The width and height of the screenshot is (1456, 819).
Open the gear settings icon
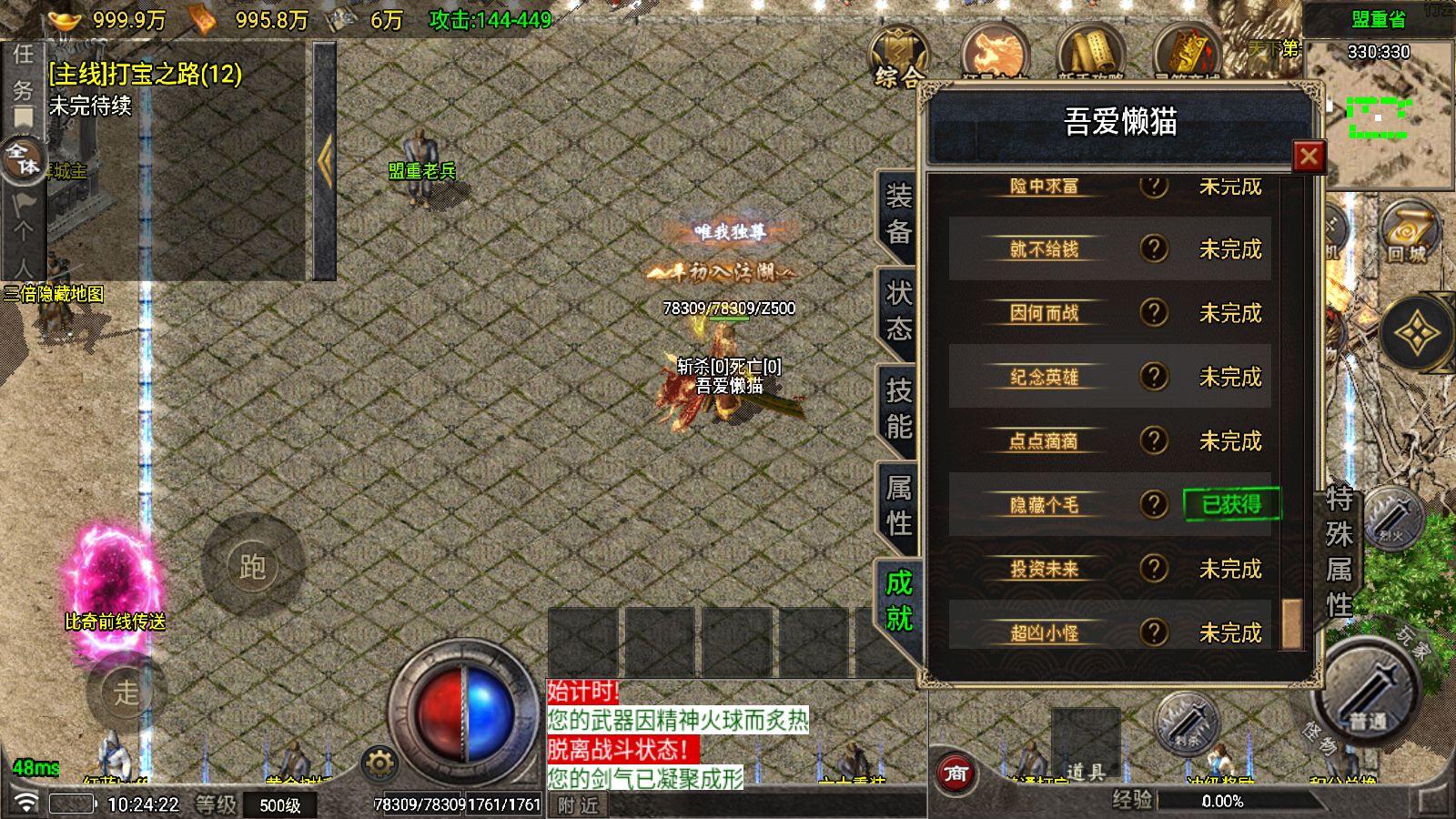point(379,763)
